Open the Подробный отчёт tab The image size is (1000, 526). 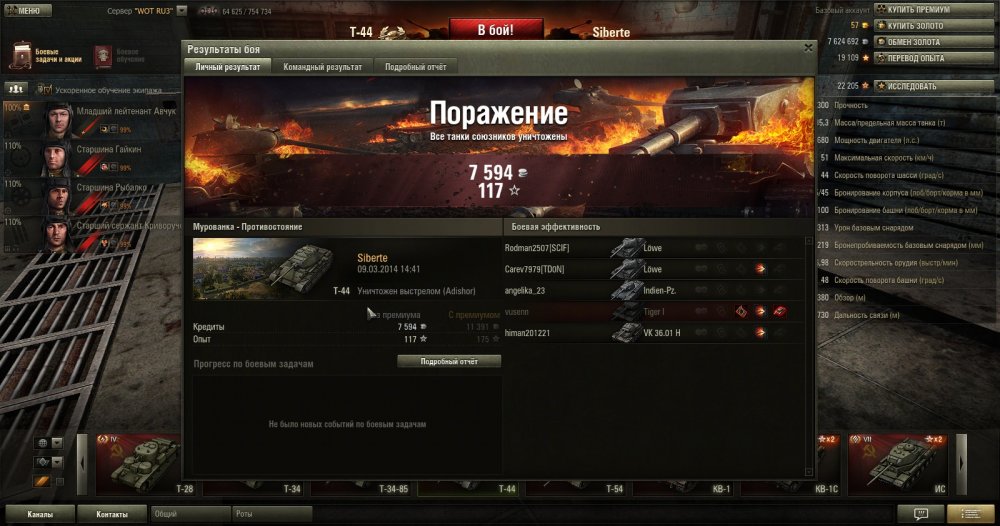(416, 66)
